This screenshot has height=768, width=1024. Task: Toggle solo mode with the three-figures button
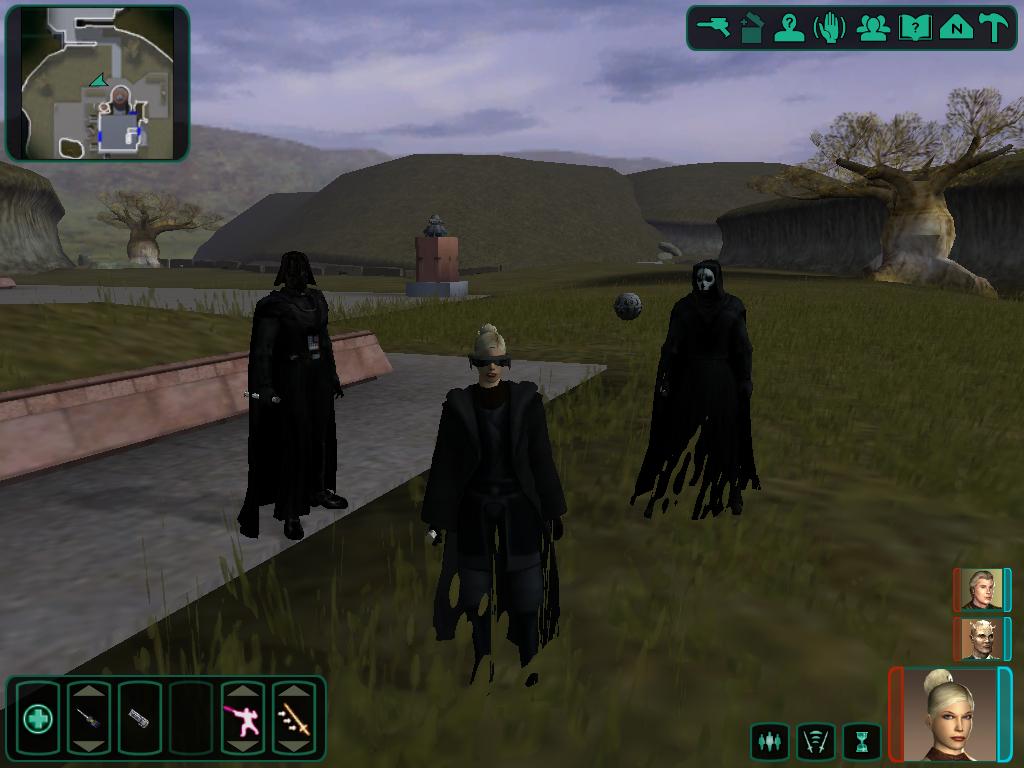769,742
